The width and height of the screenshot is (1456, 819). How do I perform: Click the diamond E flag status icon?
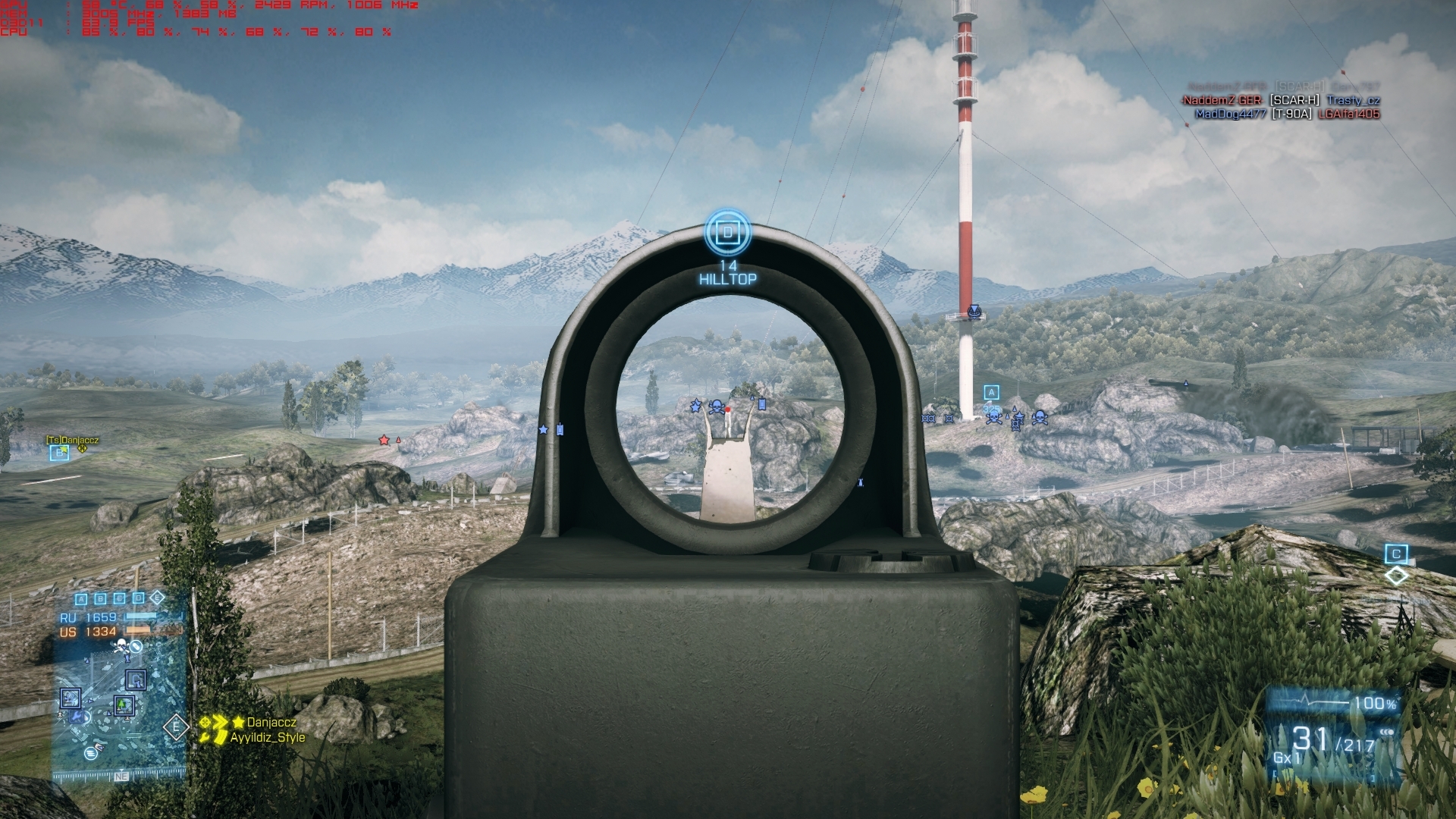point(157,598)
